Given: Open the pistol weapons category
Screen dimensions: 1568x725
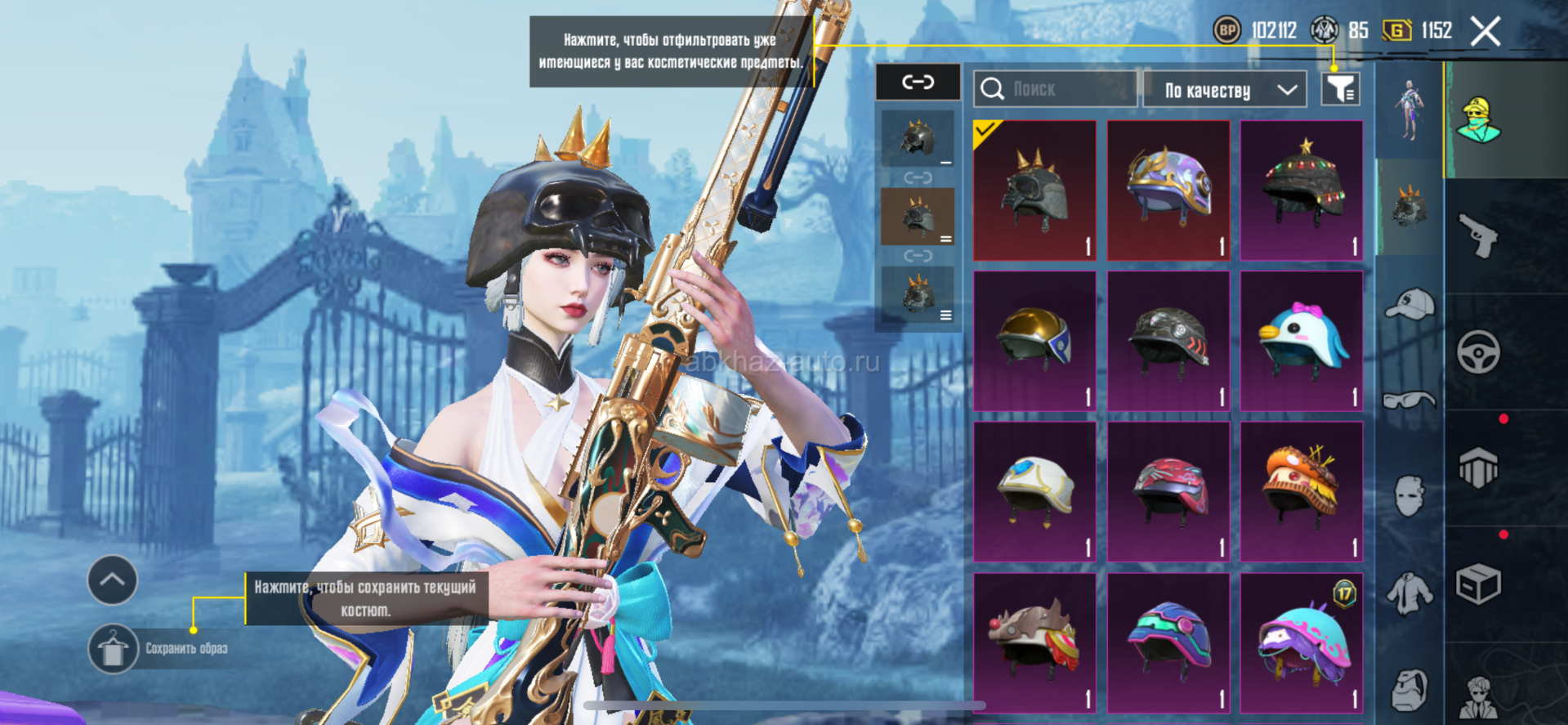Looking at the screenshot, I should (1479, 236).
